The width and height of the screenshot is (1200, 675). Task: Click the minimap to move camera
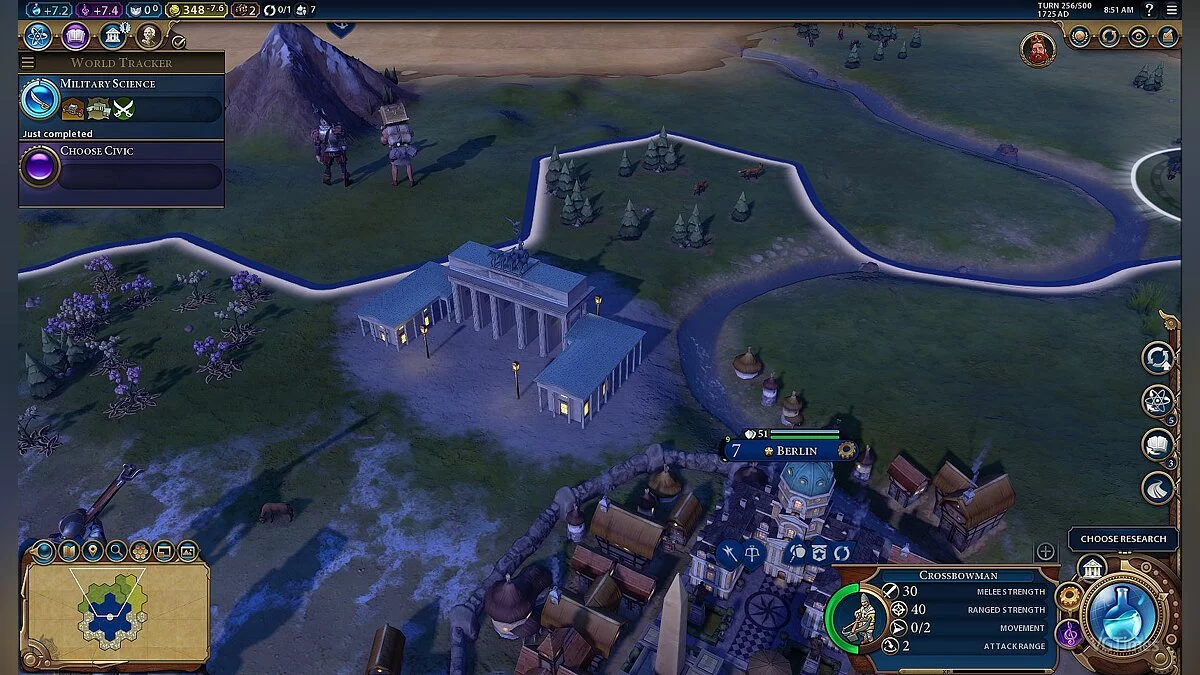[113, 610]
